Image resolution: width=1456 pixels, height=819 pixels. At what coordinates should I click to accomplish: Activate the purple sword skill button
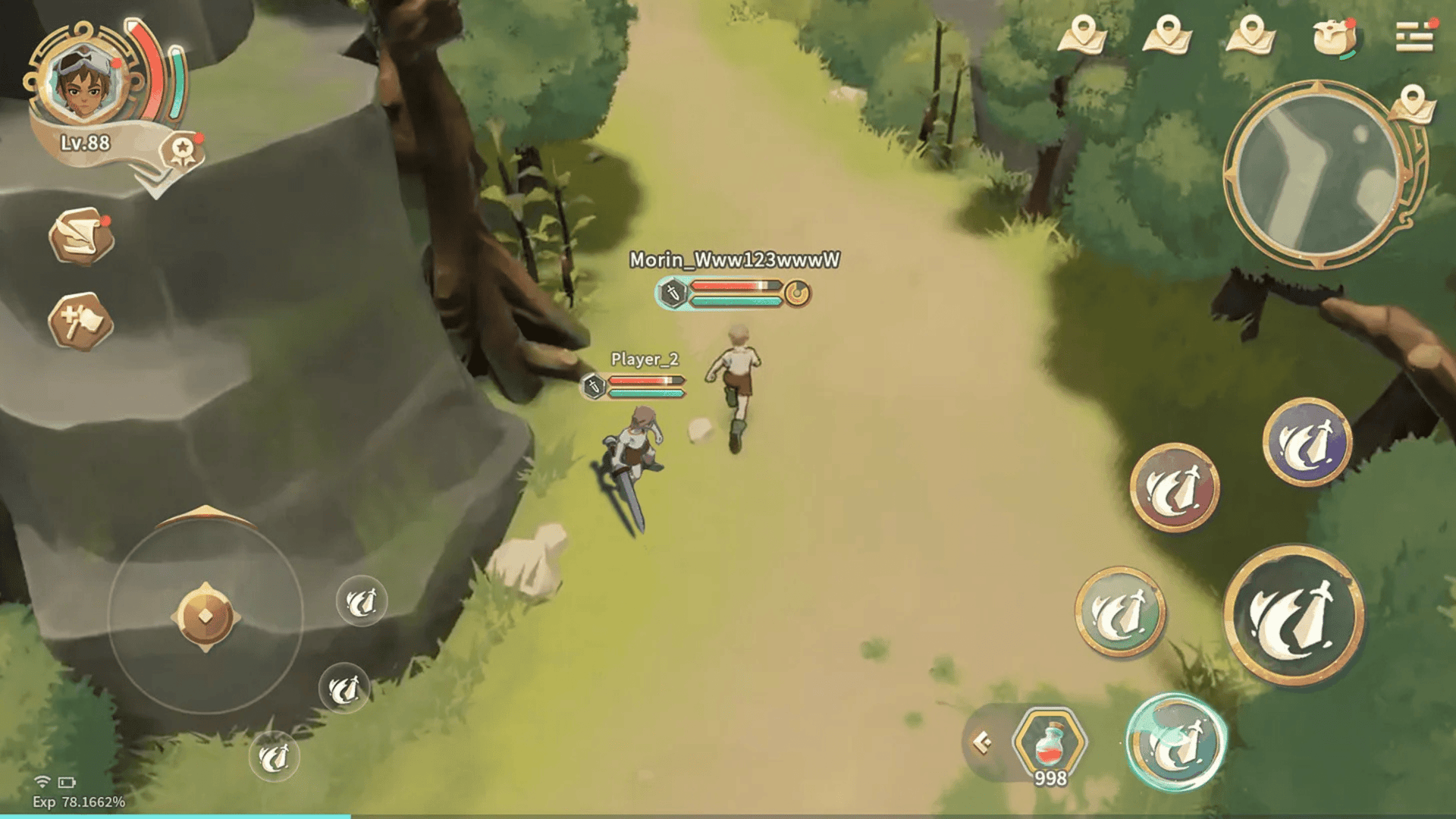click(1307, 441)
